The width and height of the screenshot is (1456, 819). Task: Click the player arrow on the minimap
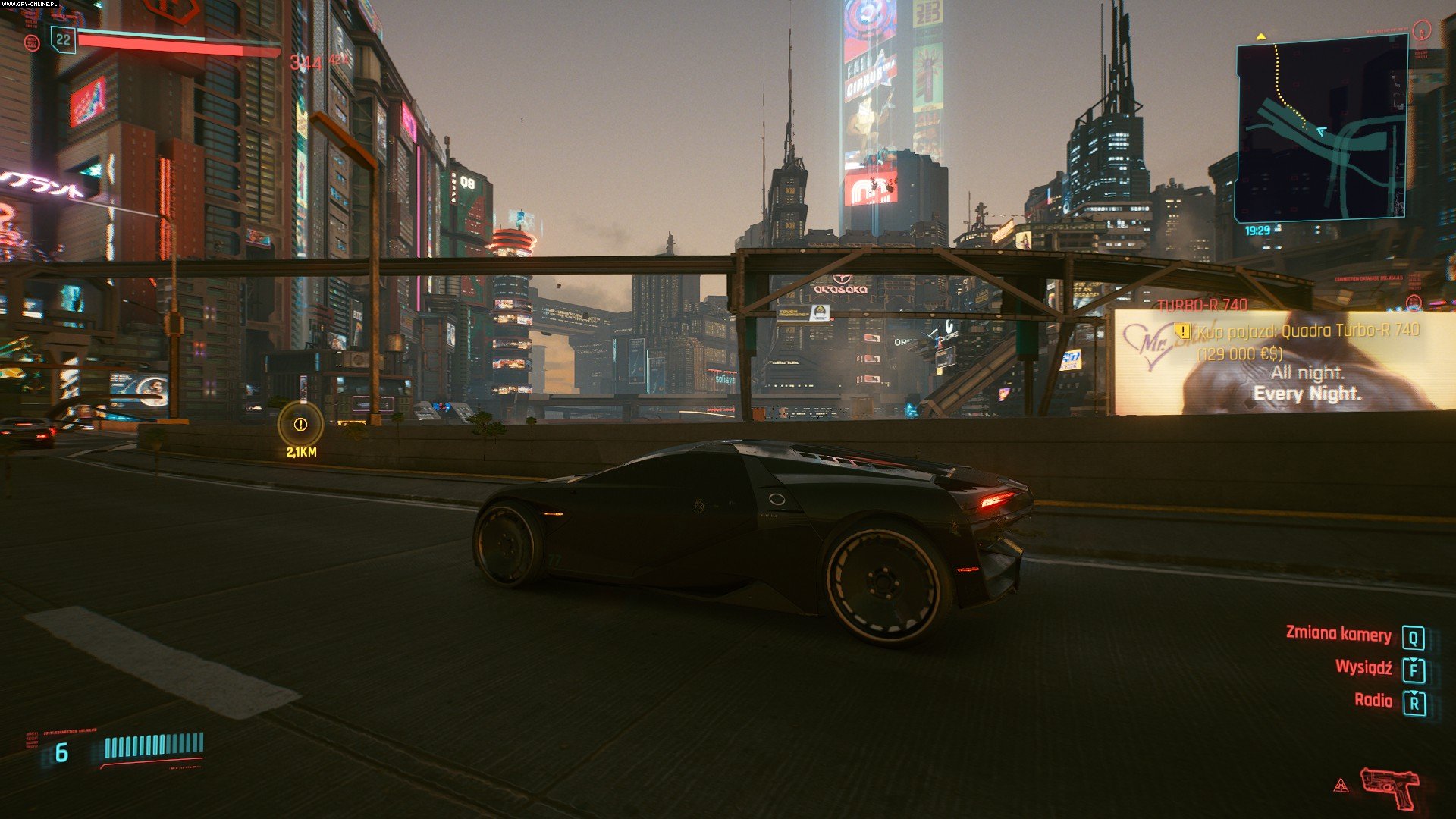point(1321,131)
